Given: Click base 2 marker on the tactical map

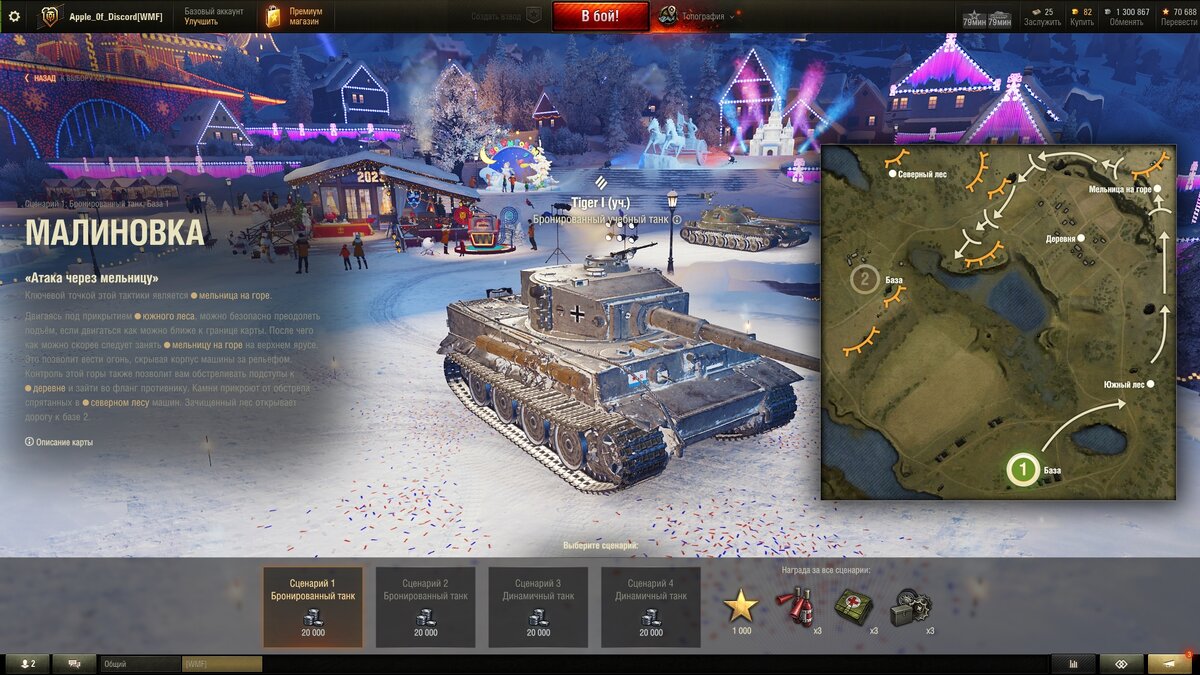Looking at the screenshot, I should tap(864, 280).
